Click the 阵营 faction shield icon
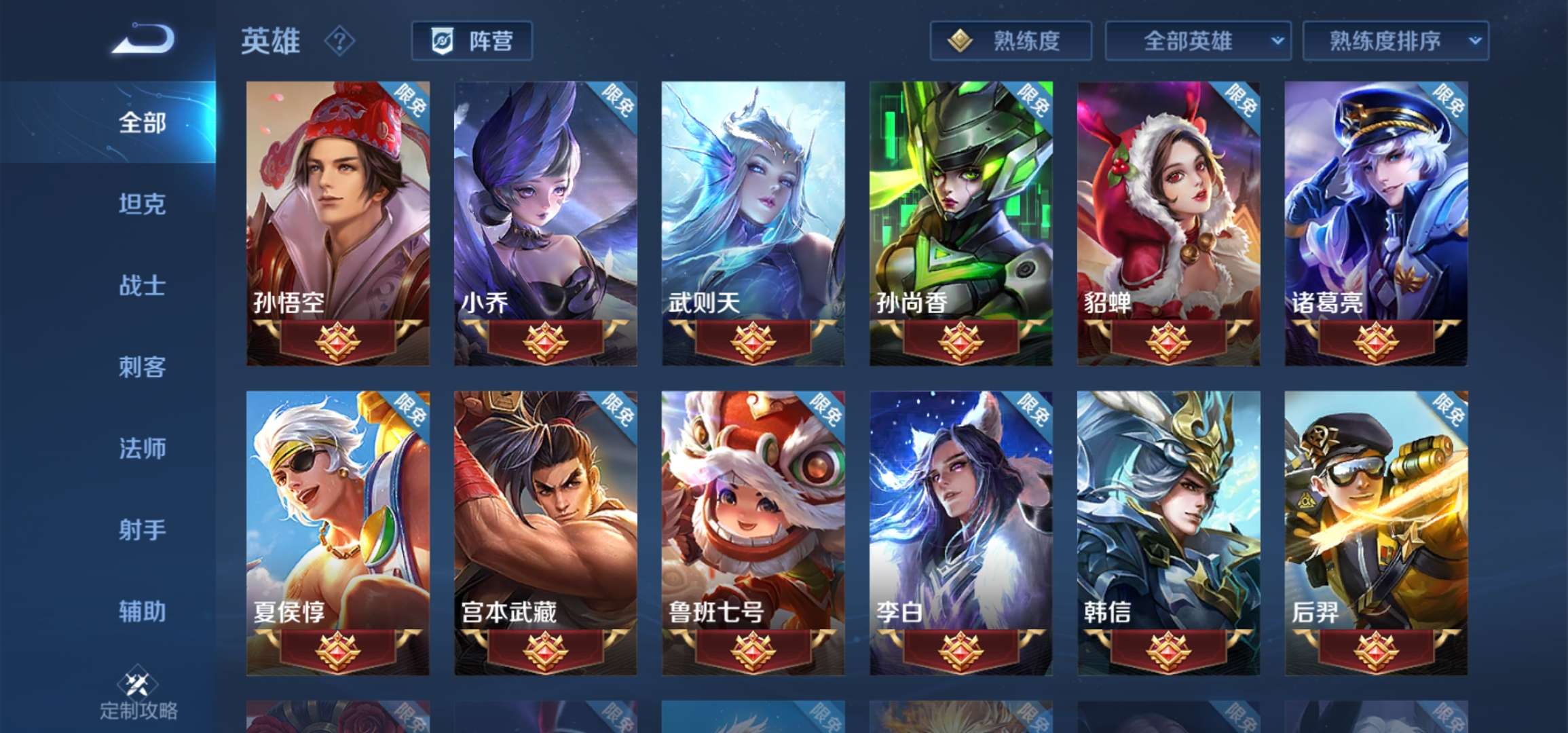The width and height of the screenshot is (1568, 733). 441,41
